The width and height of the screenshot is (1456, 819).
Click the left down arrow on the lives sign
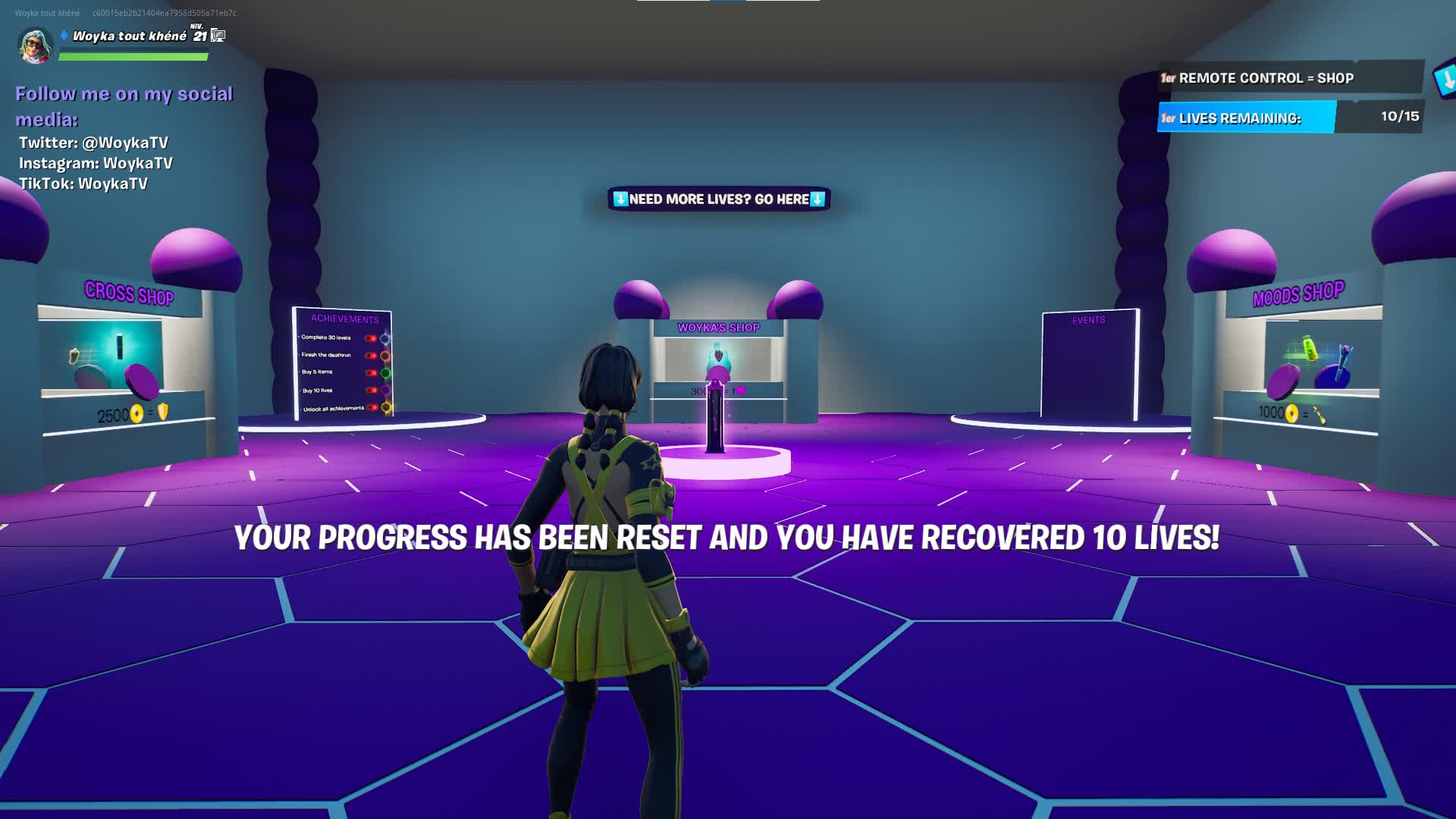point(620,199)
